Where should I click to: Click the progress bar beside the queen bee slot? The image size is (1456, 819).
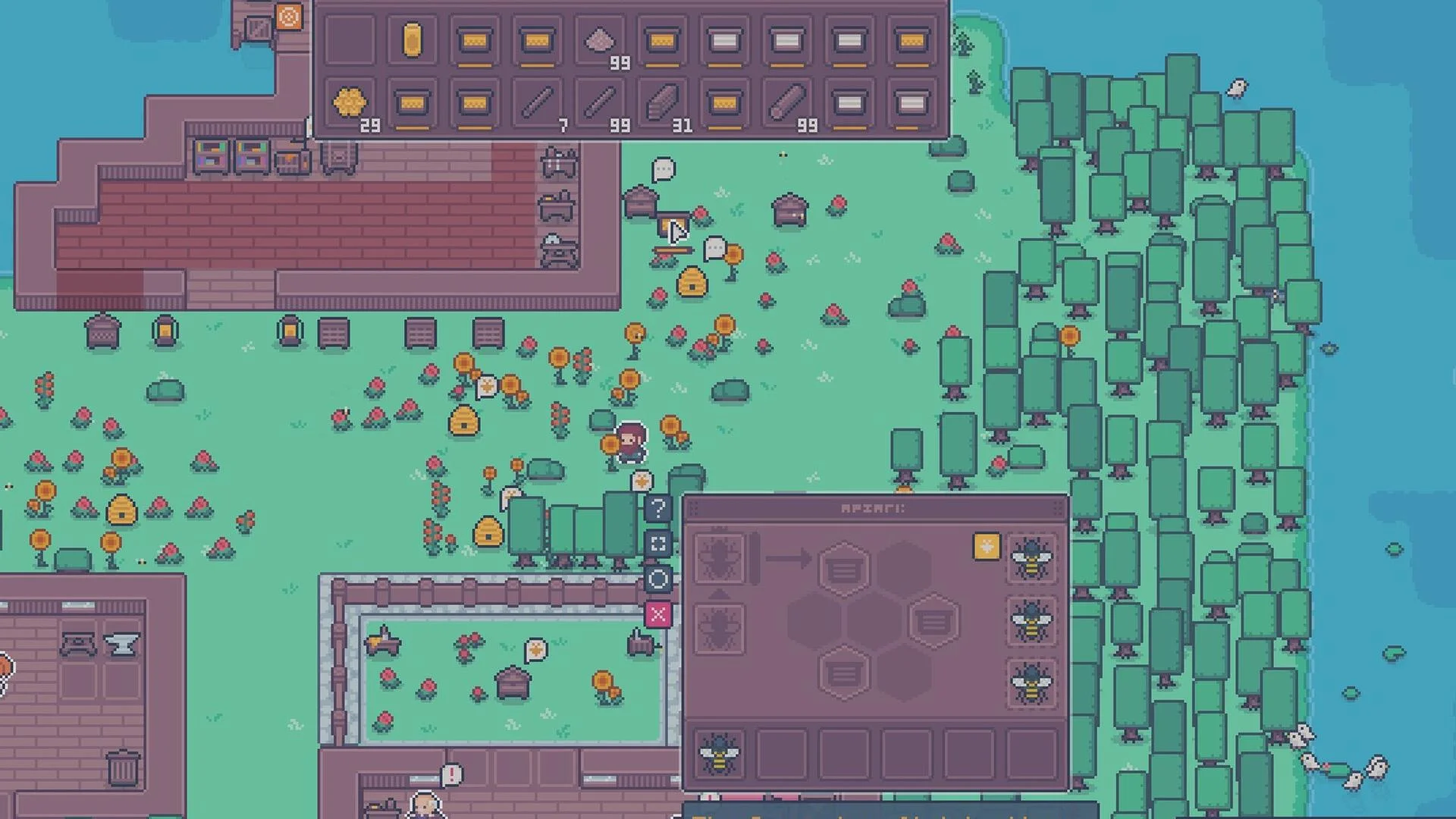(x=754, y=560)
